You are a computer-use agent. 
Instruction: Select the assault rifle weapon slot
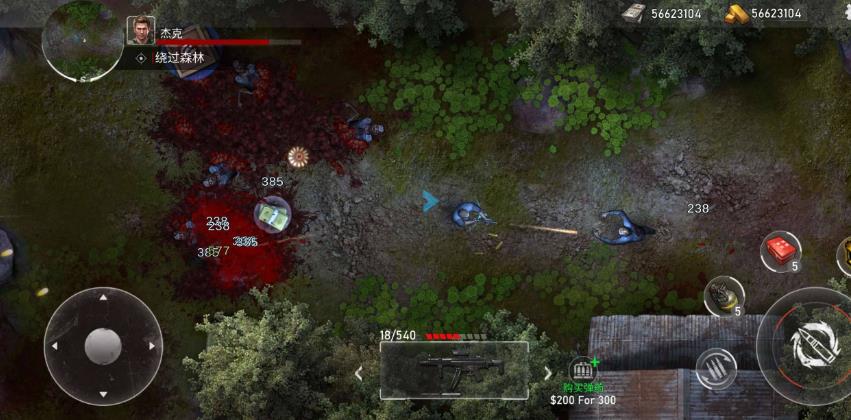454,370
